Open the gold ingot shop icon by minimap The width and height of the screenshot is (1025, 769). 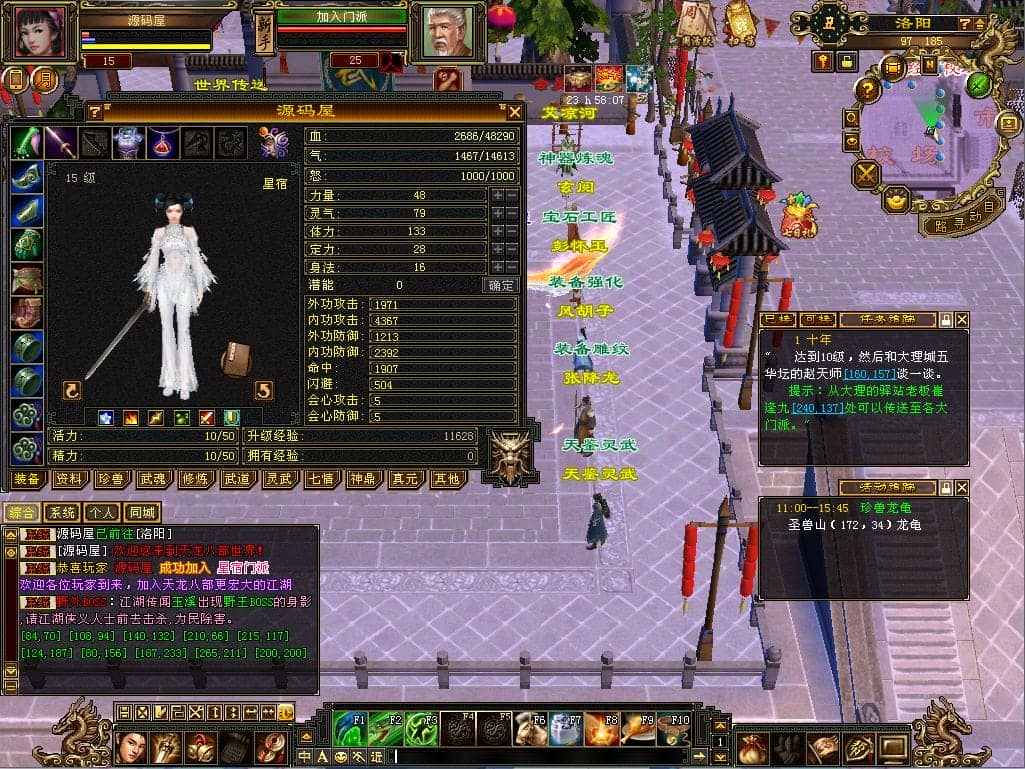tap(894, 199)
